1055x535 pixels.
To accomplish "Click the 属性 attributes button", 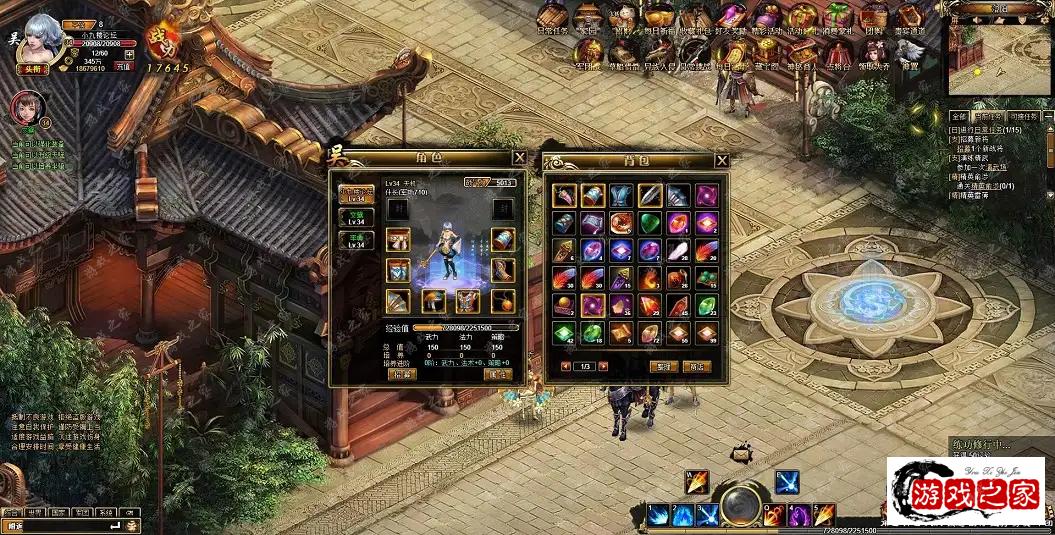I will click(497, 374).
